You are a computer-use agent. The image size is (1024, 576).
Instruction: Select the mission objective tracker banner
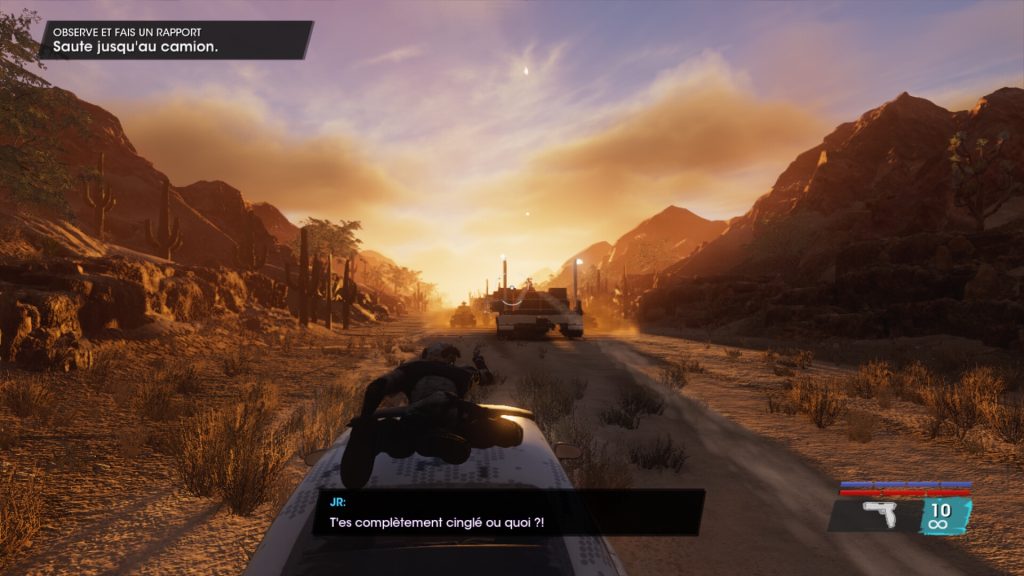176,40
